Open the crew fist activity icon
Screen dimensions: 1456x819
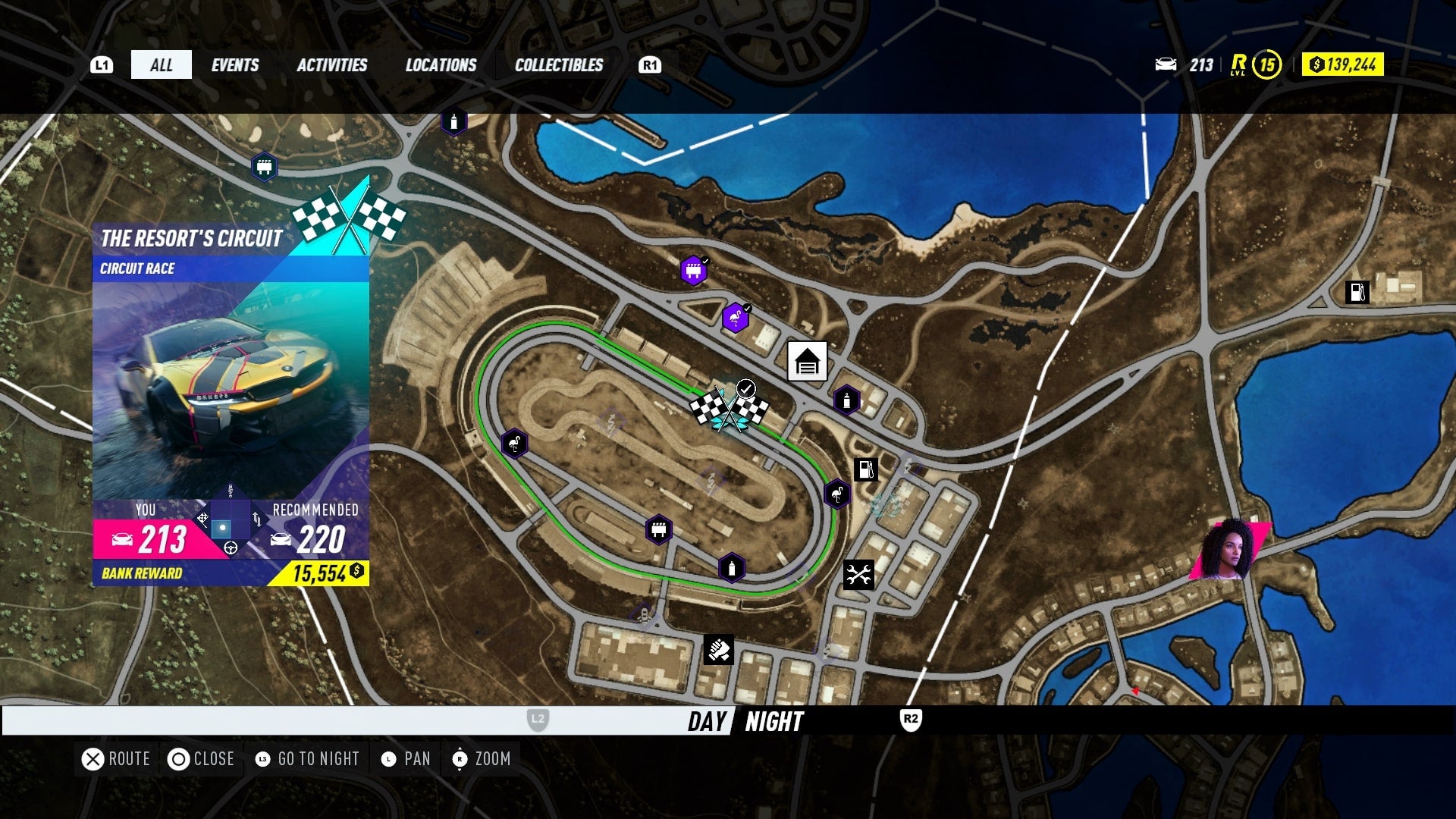coord(719,648)
